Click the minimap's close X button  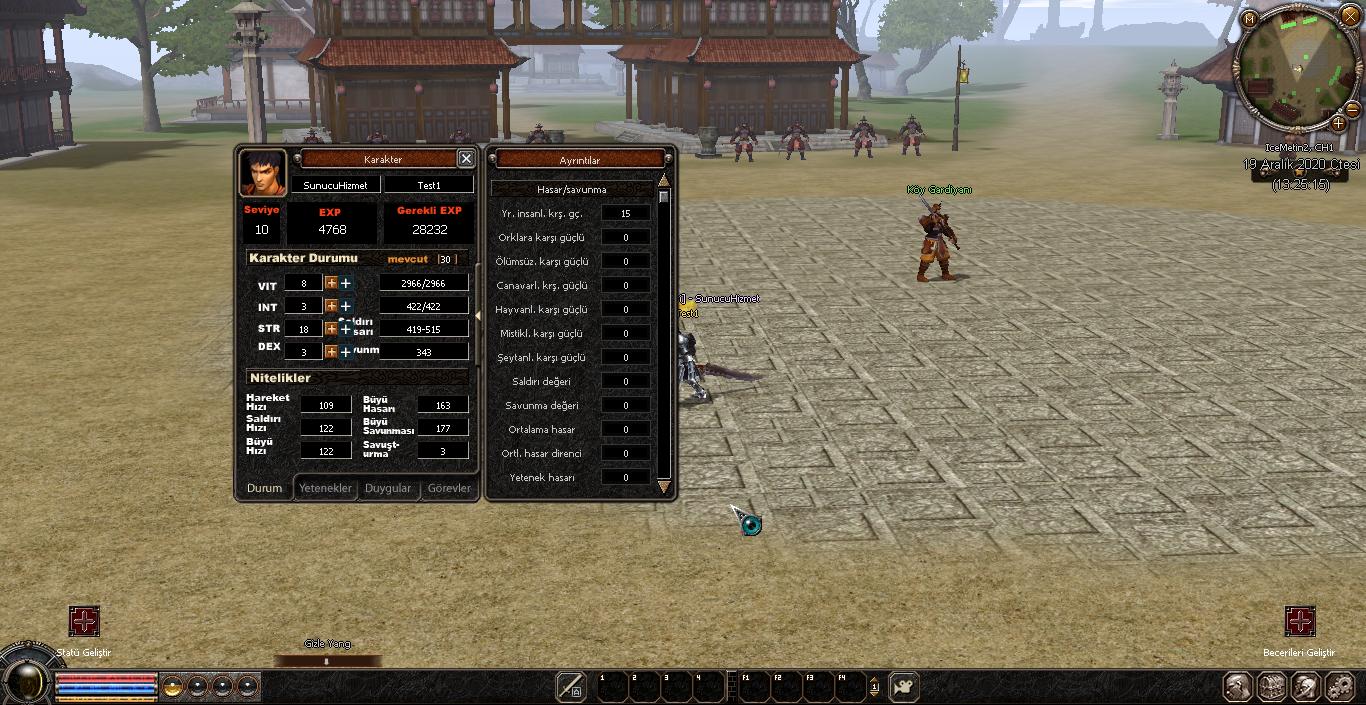point(1350,16)
